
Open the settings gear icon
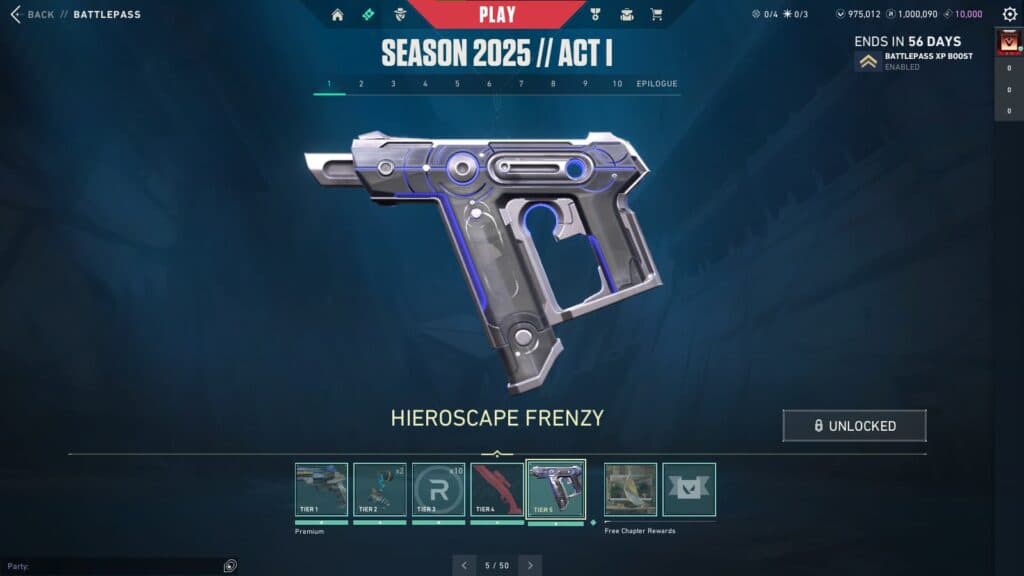pos(1009,15)
